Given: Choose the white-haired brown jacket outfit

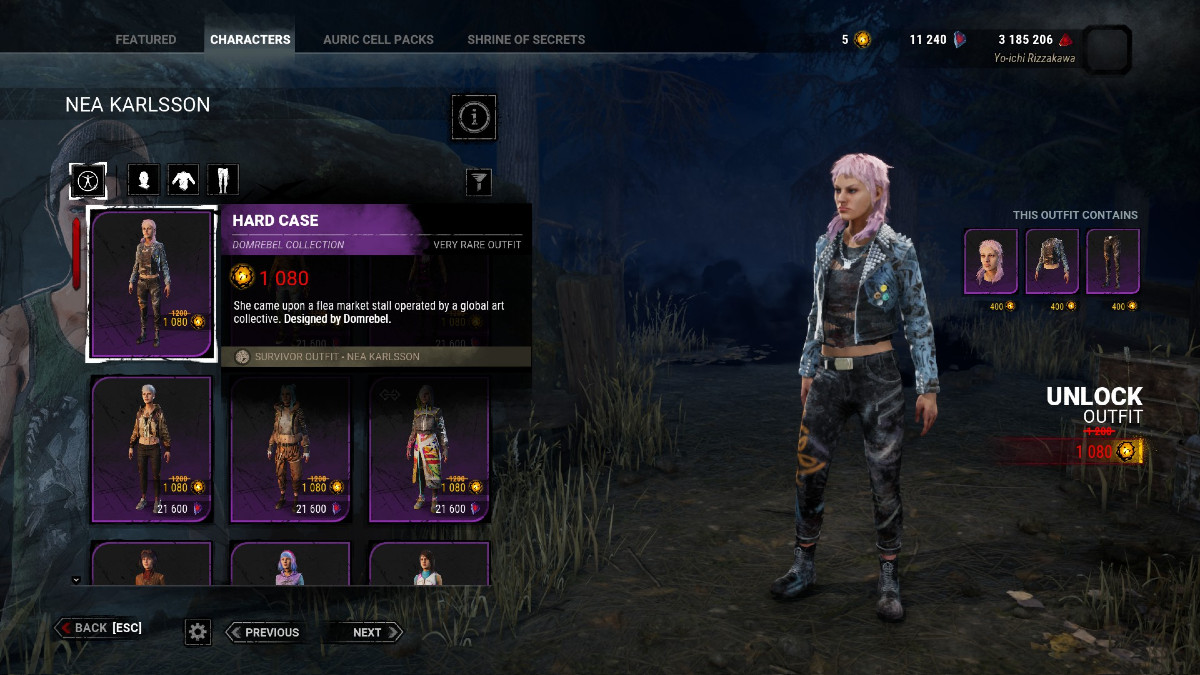Looking at the screenshot, I should point(151,449).
